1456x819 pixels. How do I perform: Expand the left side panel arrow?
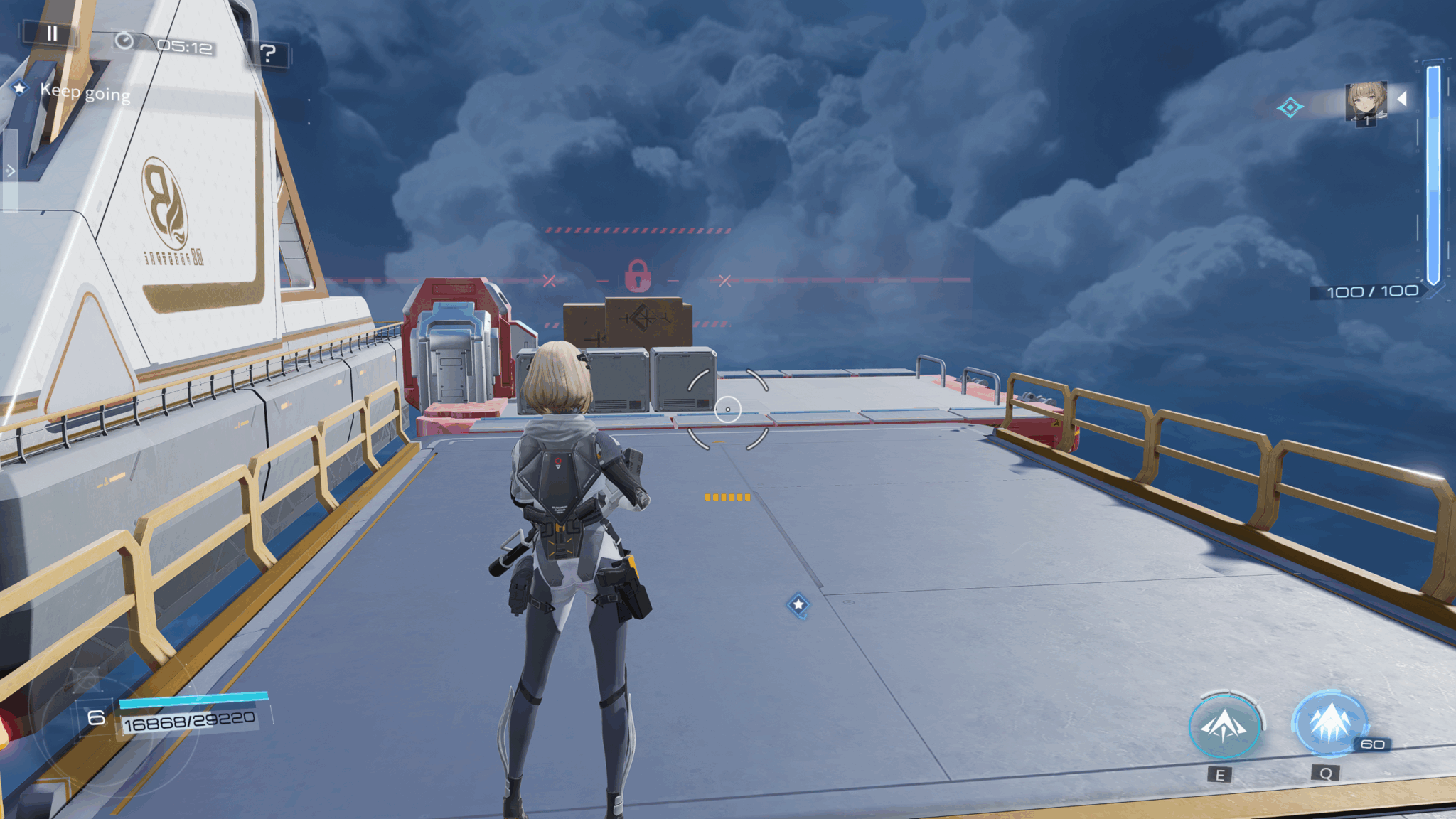[10, 171]
